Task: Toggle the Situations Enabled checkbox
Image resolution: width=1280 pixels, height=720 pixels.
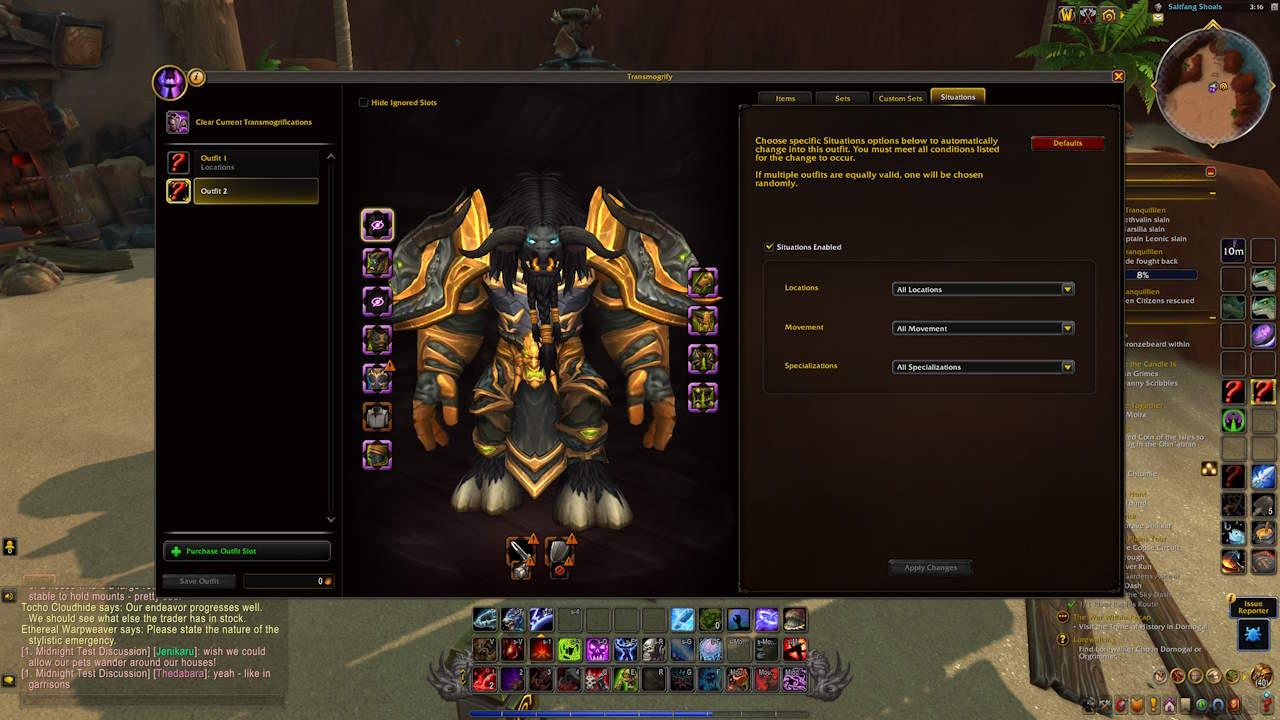Action: pos(769,246)
